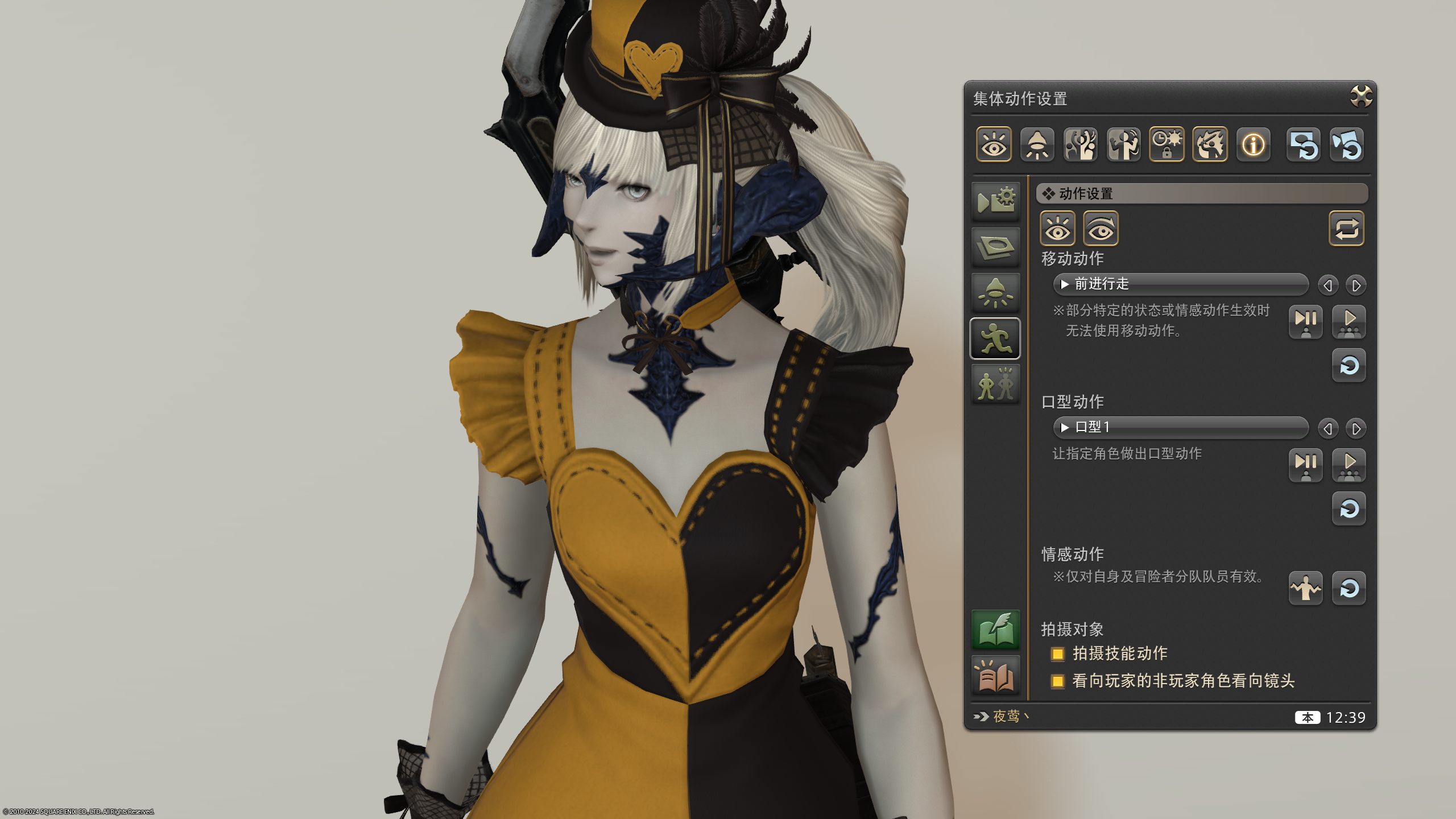Viewport: 1456px width, 819px height.
Task: Enable the 拍摄技能动作 checkbox
Action: coord(1058,654)
